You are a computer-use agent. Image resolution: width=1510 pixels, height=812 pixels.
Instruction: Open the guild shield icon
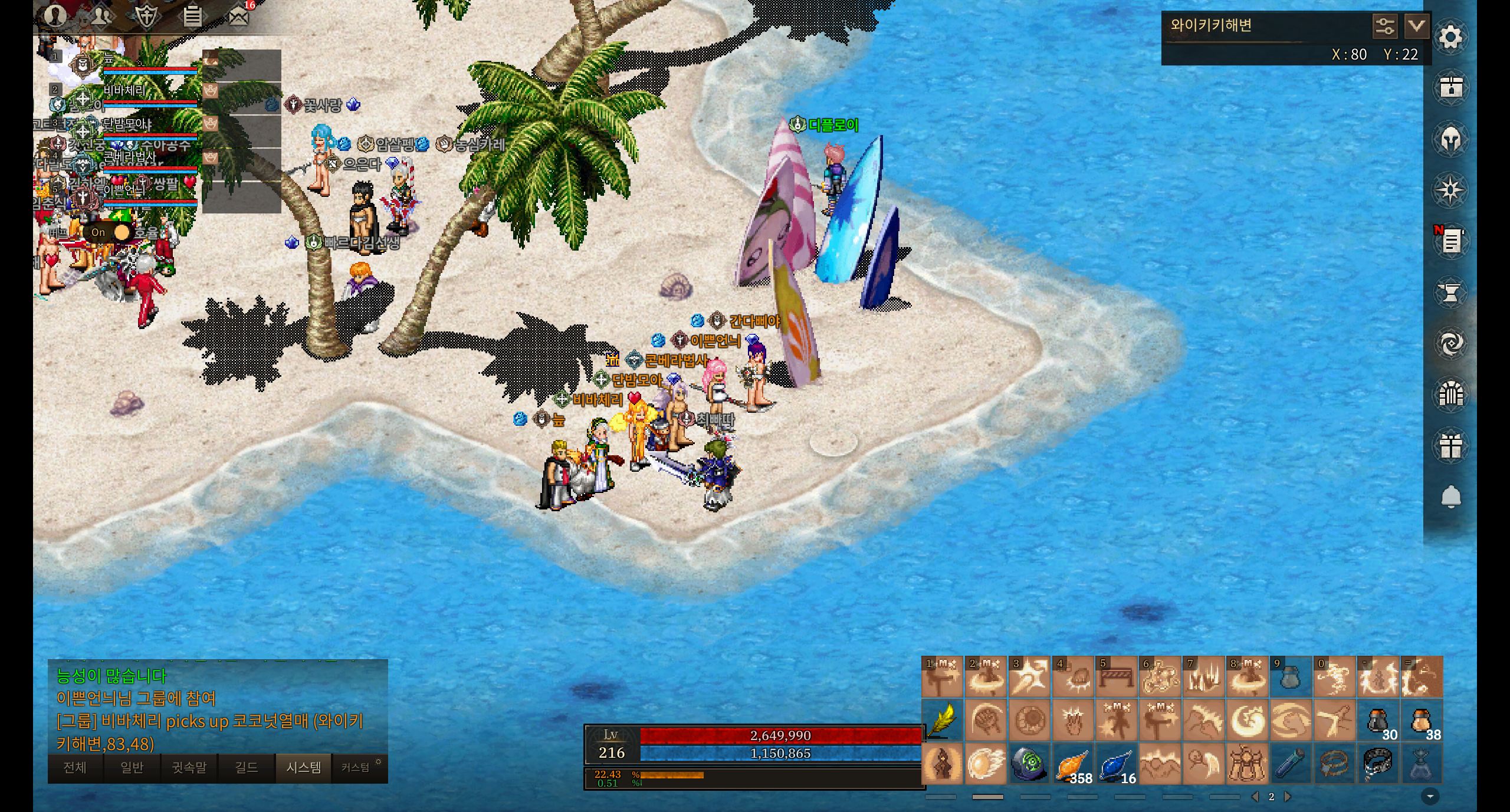pos(146,16)
